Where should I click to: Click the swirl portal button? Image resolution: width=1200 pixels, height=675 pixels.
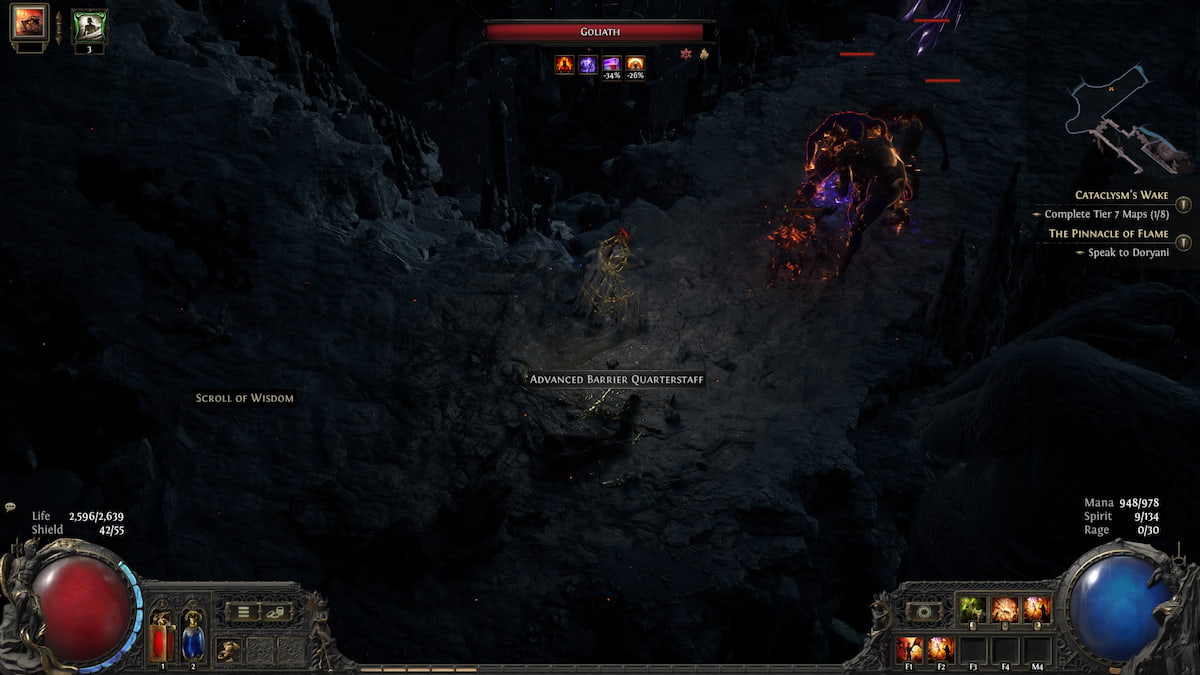pos(923,612)
